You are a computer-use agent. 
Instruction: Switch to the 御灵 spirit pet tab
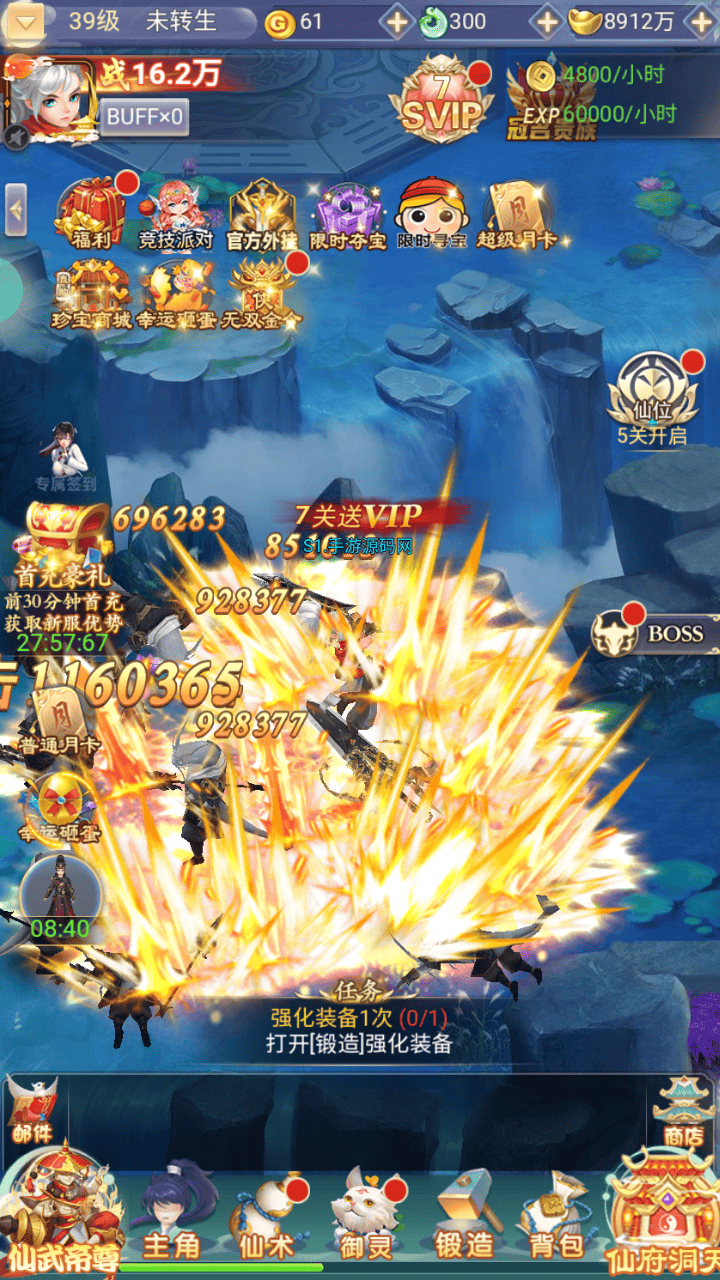pos(366,1218)
